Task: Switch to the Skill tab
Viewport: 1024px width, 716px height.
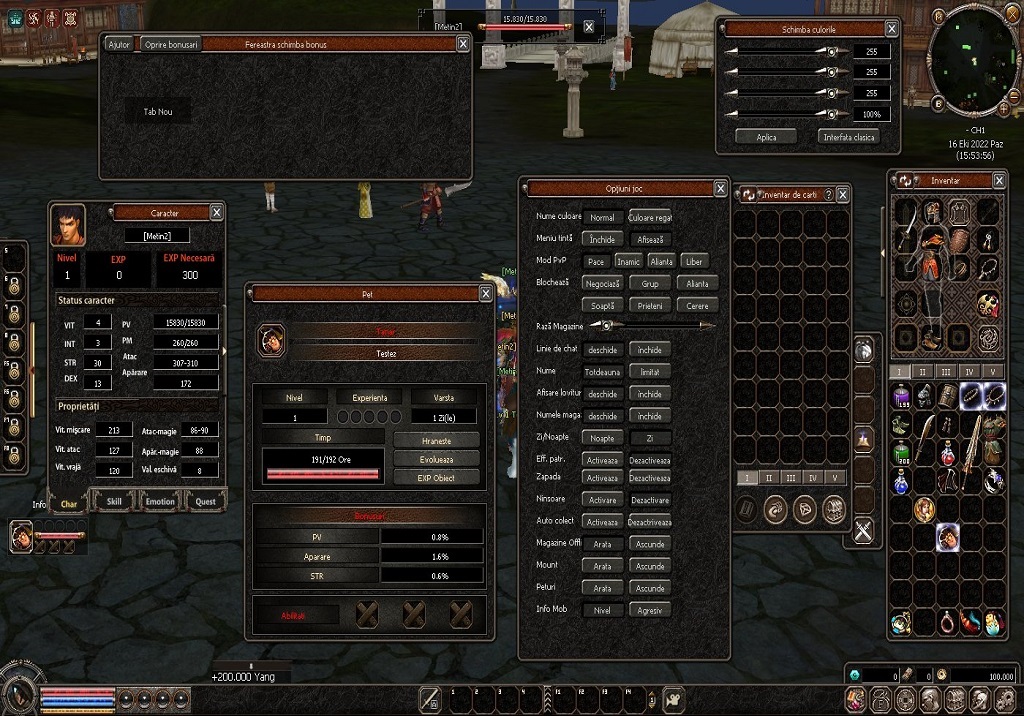Action: (x=115, y=501)
